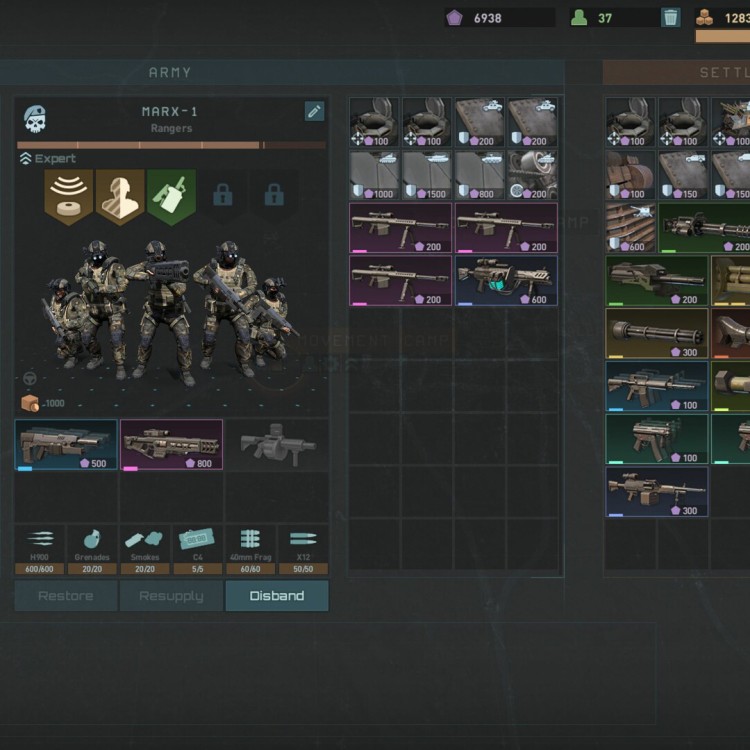The width and height of the screenshot is (750, 750).
Task: Select the C4 explosives slot
Action: coord(197,549)
